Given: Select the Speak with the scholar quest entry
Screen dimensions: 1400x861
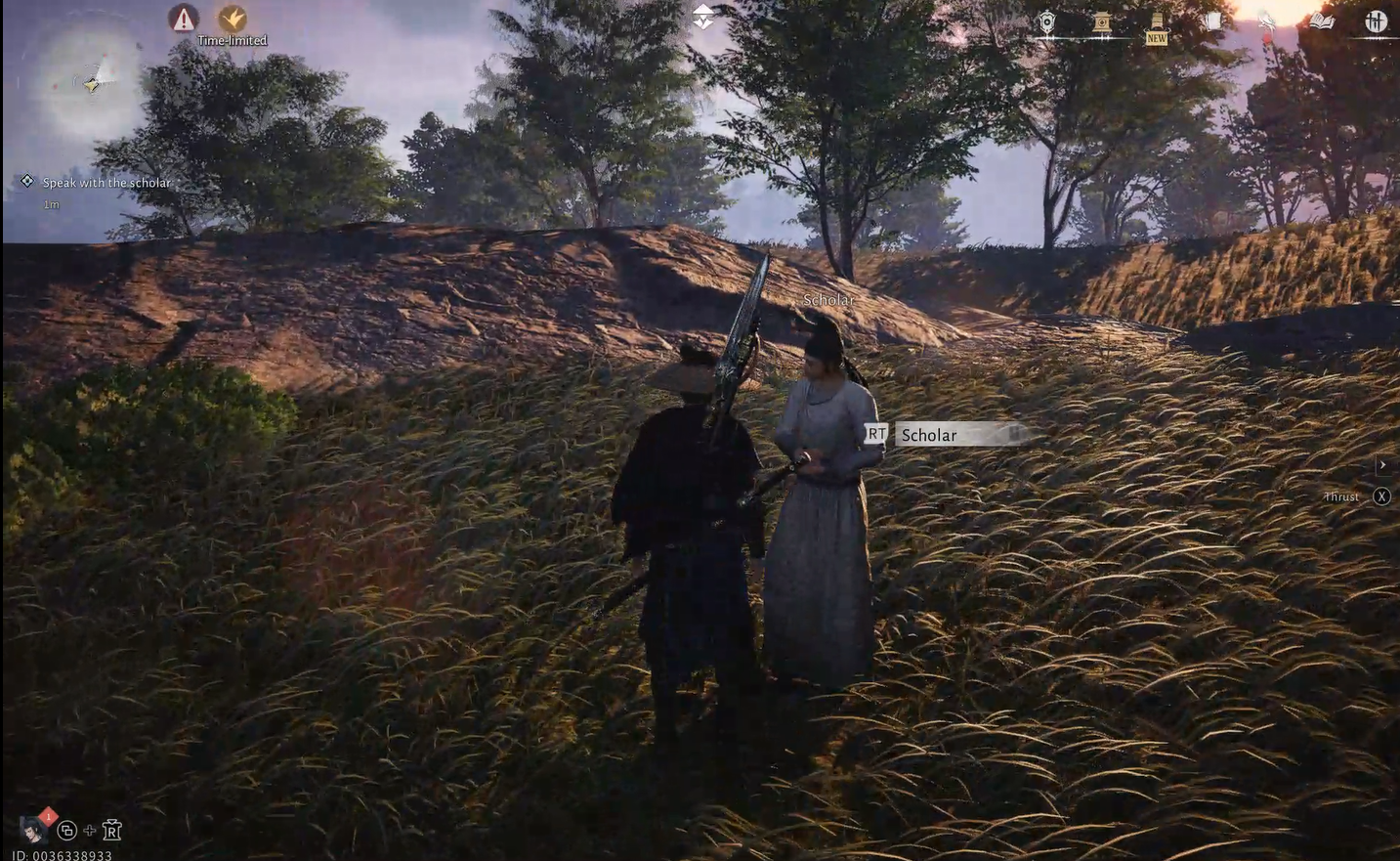Looking at the screenshot, I should (x=106, y=183).
